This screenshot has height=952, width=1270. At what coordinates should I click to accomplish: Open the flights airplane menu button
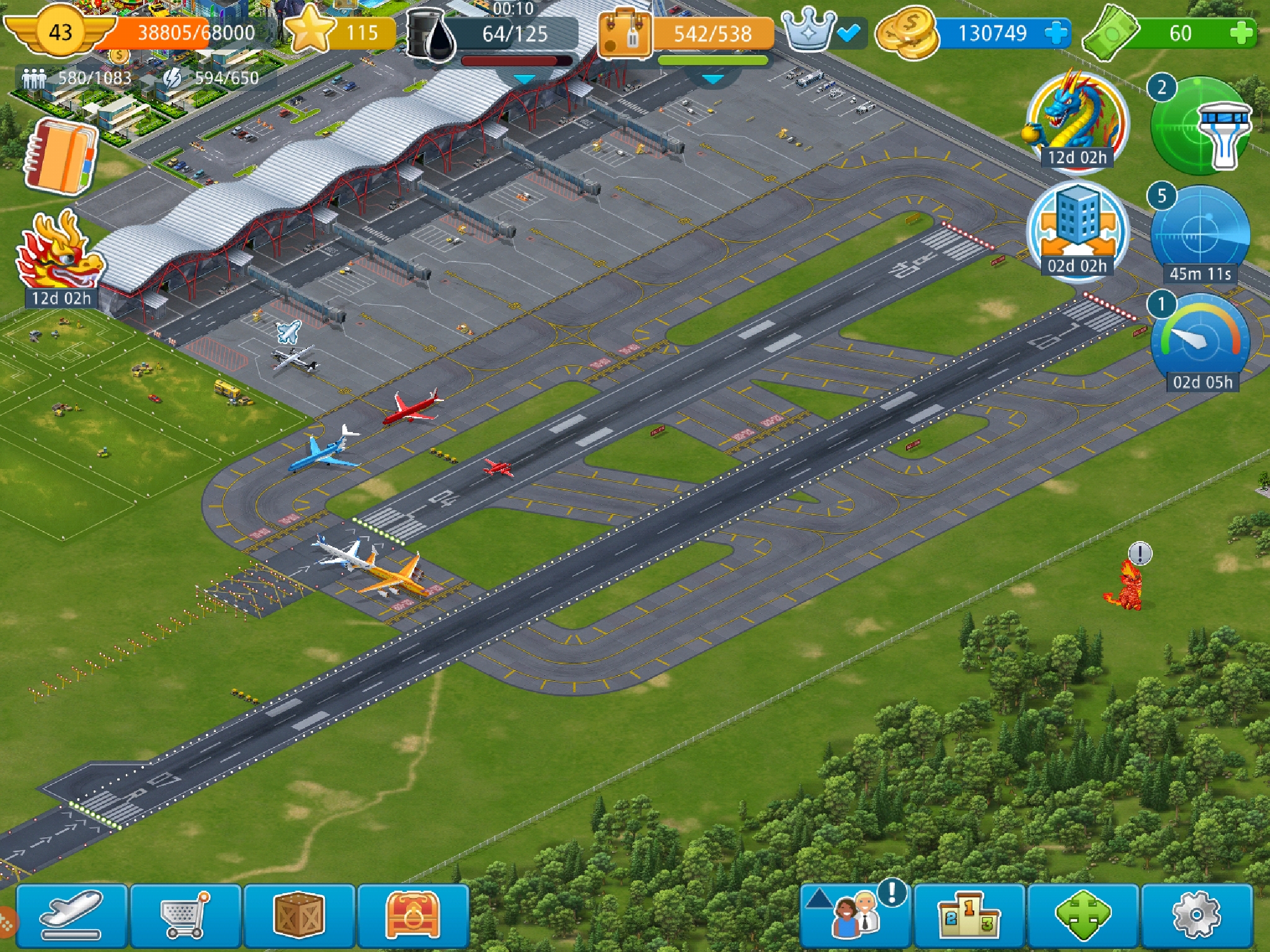point(71,915)
